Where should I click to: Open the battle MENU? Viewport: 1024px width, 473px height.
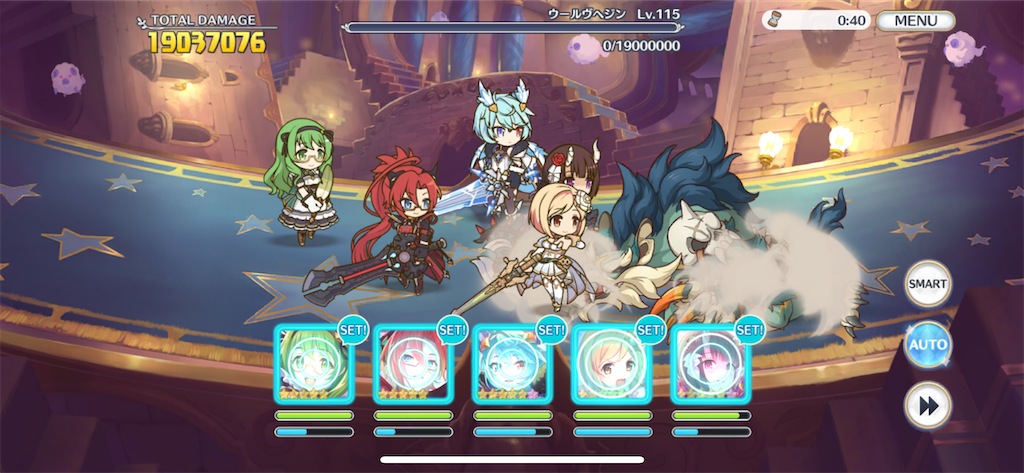pos(916,21)
